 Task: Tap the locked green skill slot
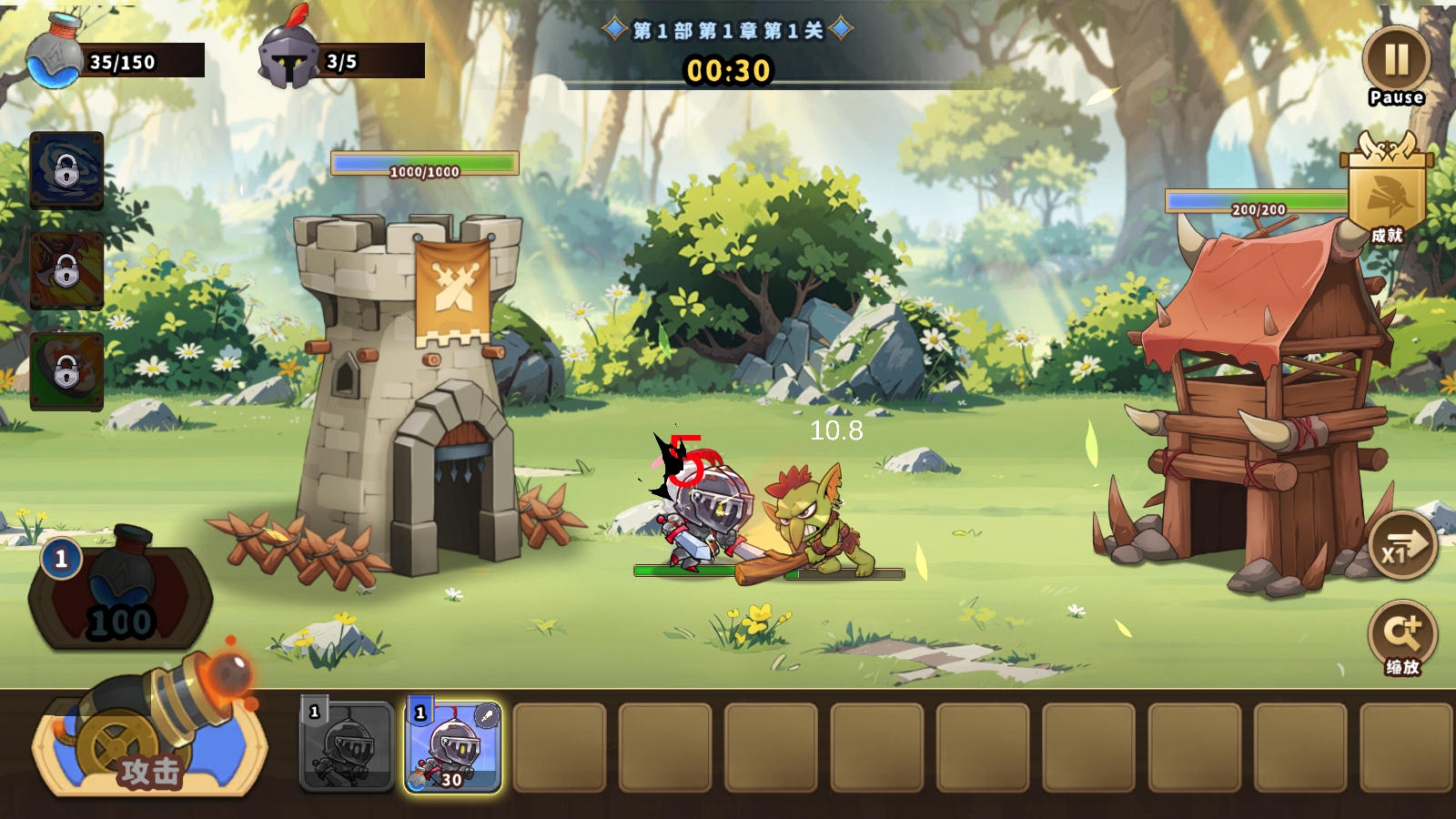tap(66, 370)
